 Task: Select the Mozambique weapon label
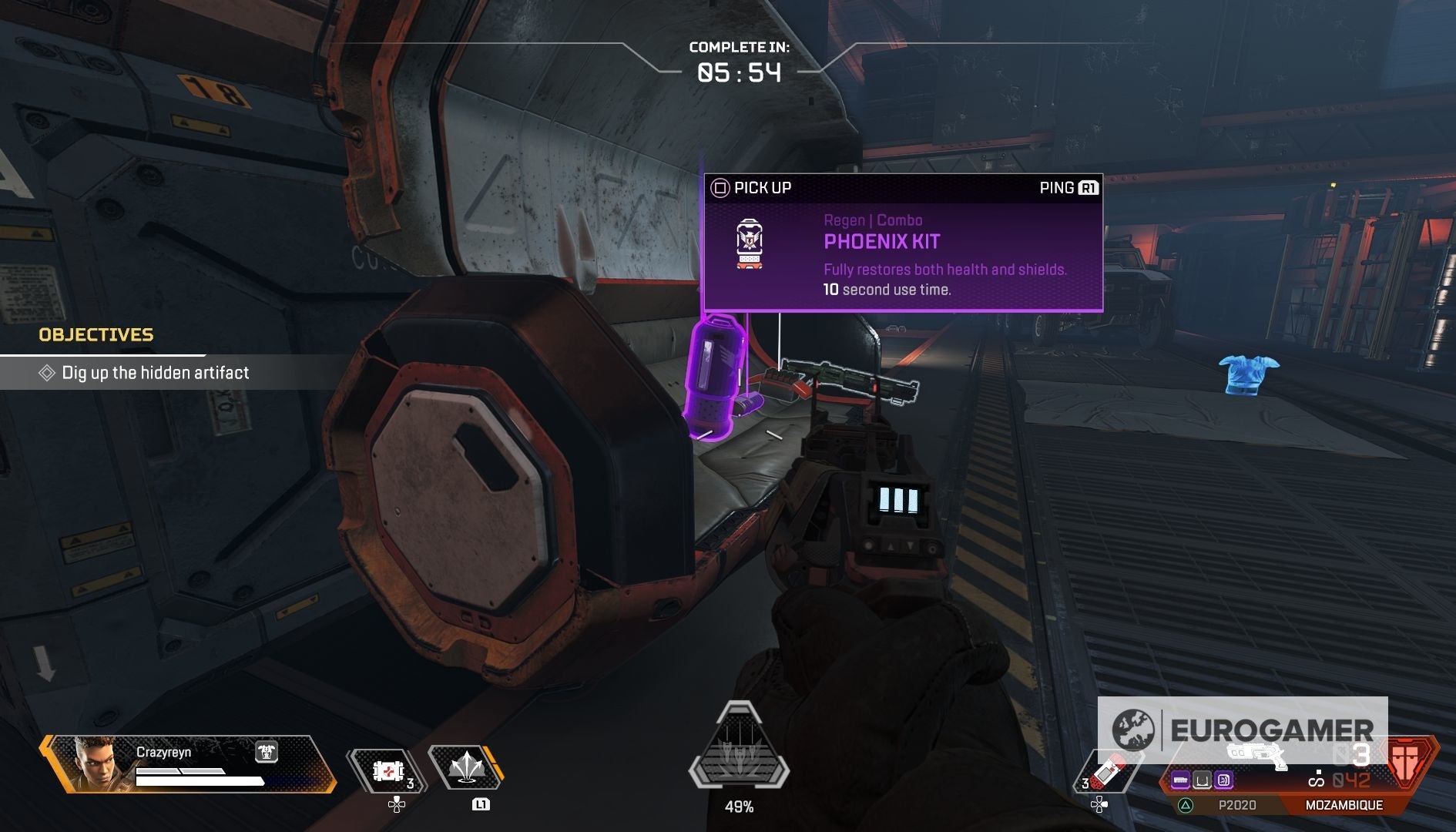1344,805
